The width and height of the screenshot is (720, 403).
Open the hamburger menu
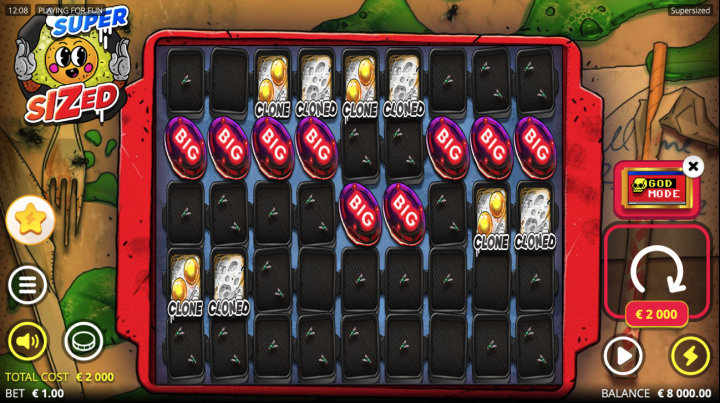28,285
